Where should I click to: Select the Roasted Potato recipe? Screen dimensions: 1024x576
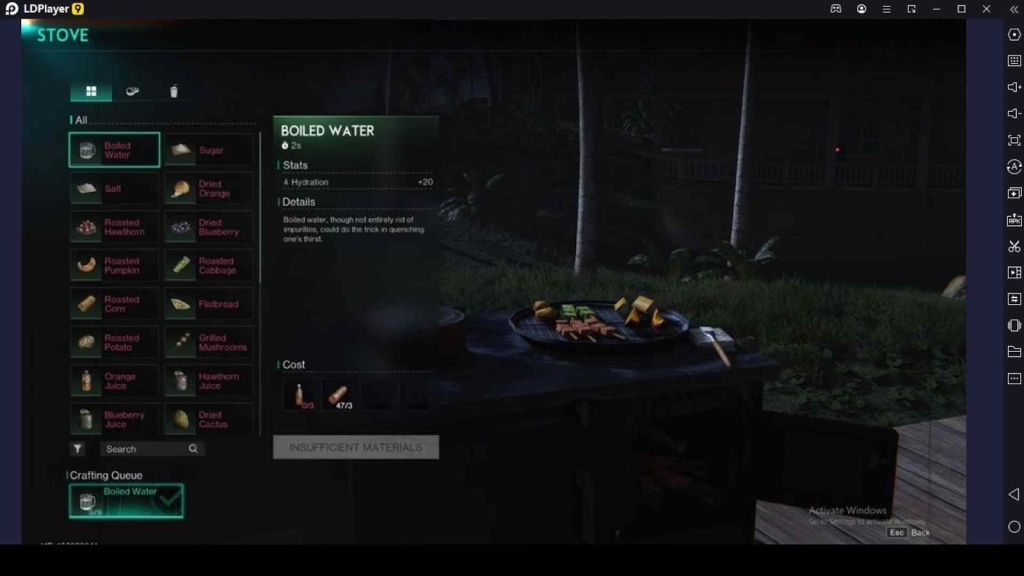[x=114, y=342]
